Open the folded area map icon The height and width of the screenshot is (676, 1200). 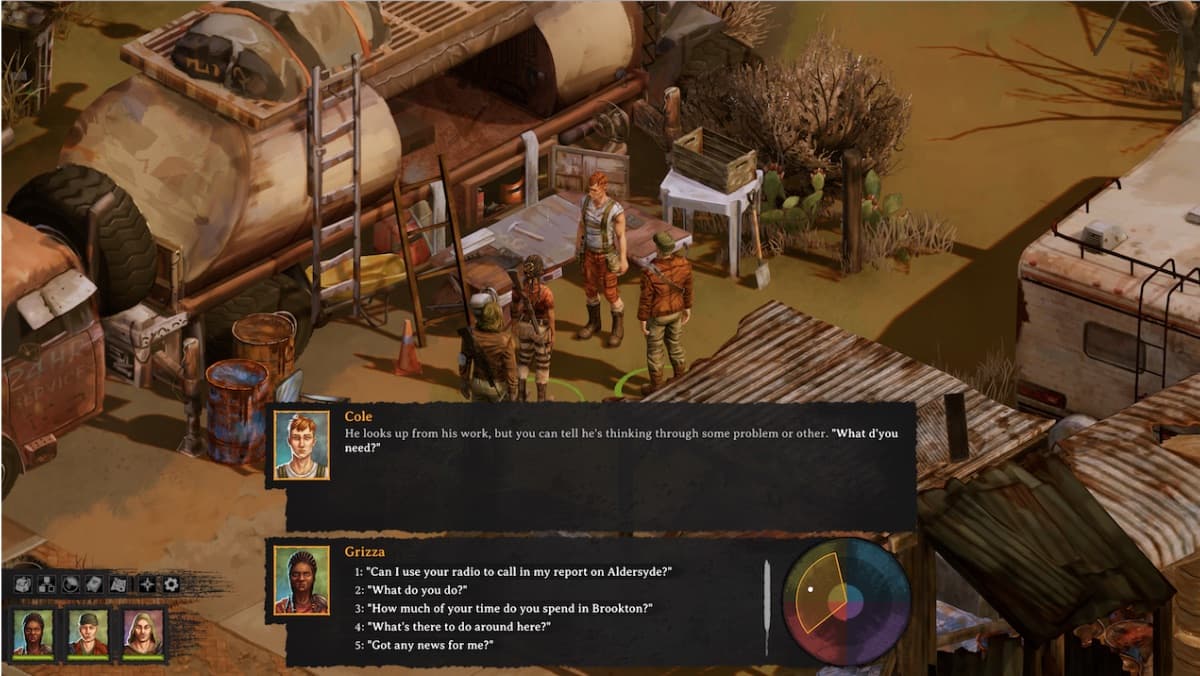pos(118,584)
